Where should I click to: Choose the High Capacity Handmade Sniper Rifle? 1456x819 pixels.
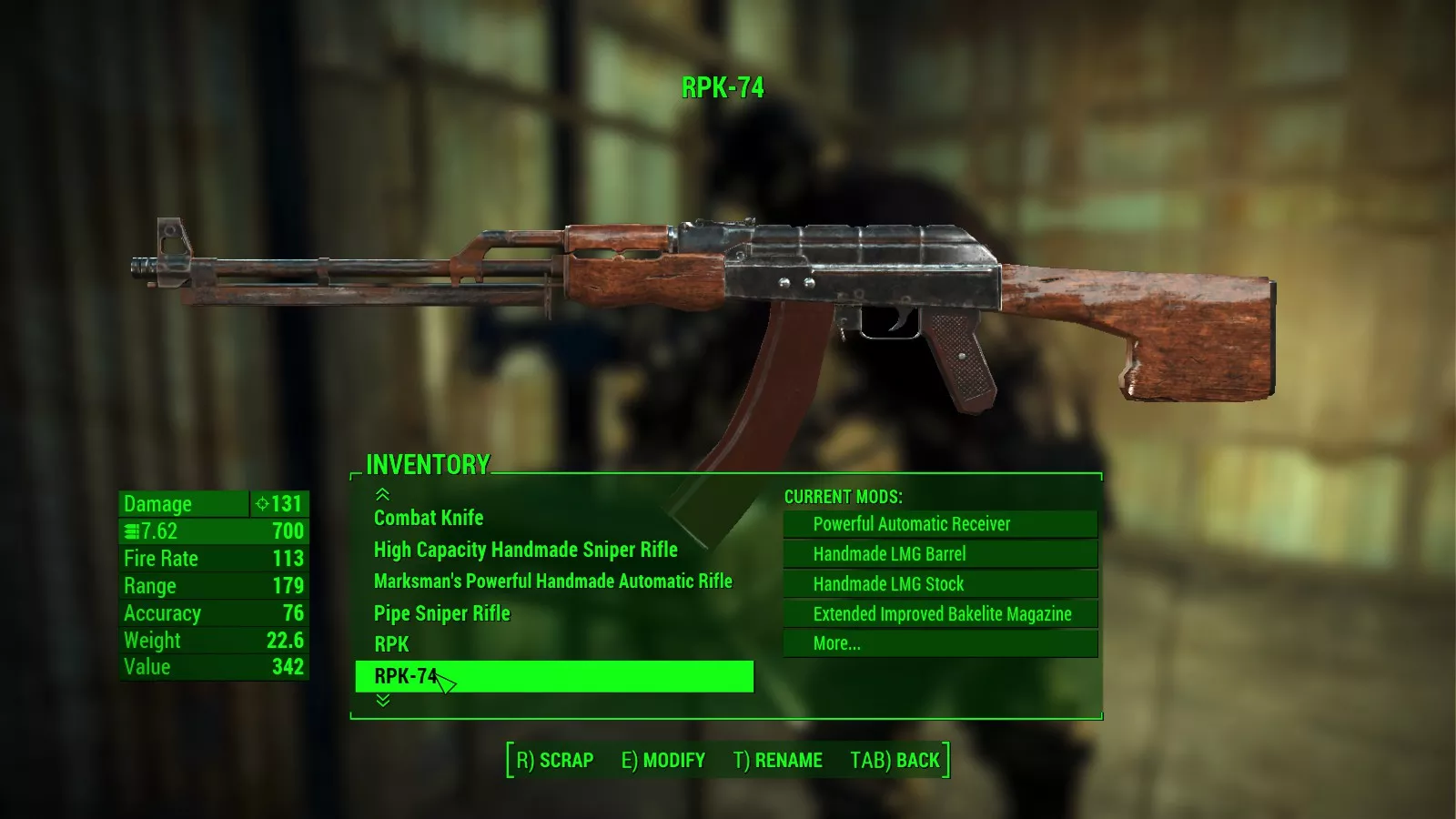(x=525, y=550)
